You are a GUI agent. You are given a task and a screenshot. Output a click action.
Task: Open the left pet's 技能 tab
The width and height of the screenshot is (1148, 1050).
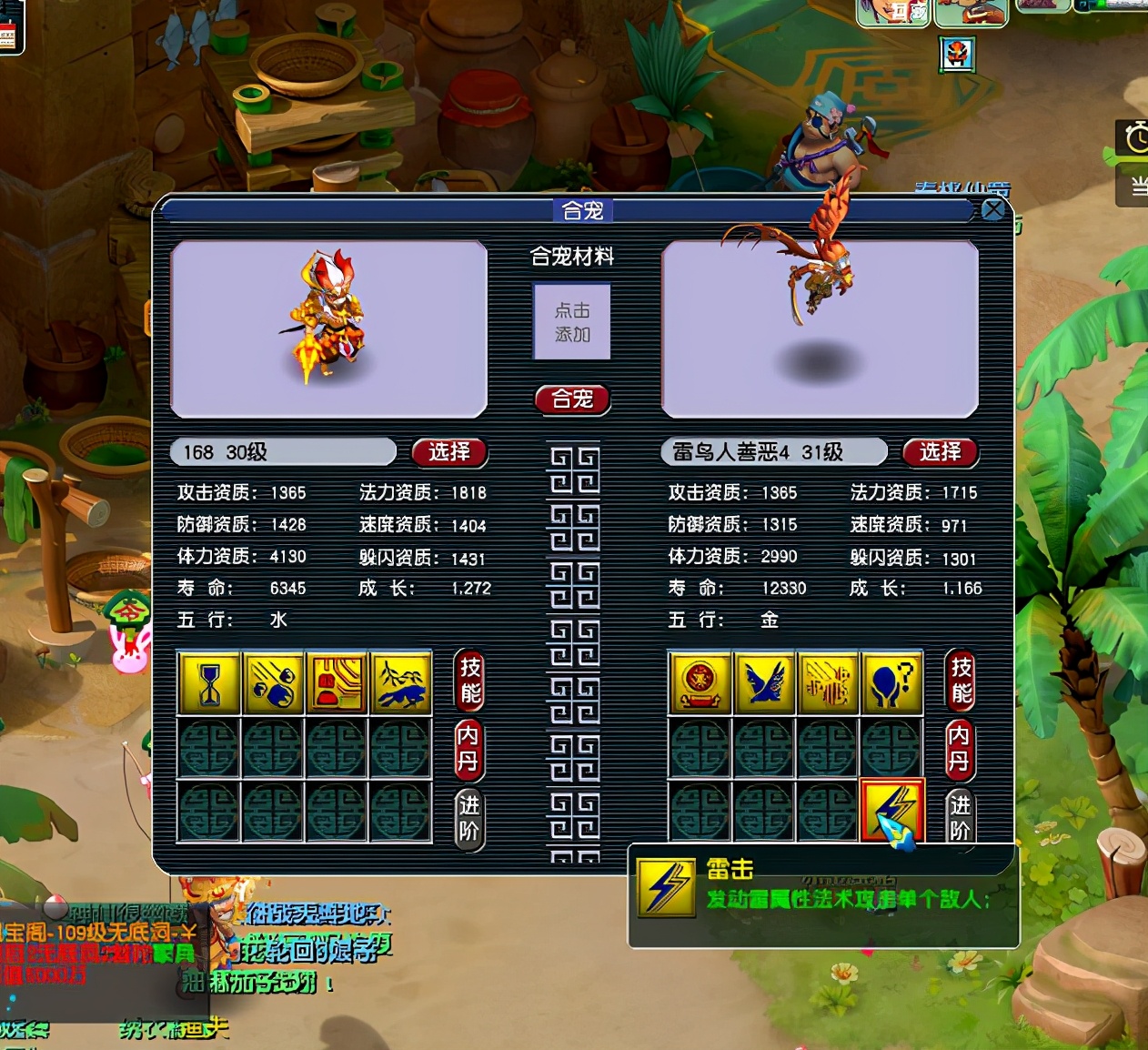tap(469, 681)
